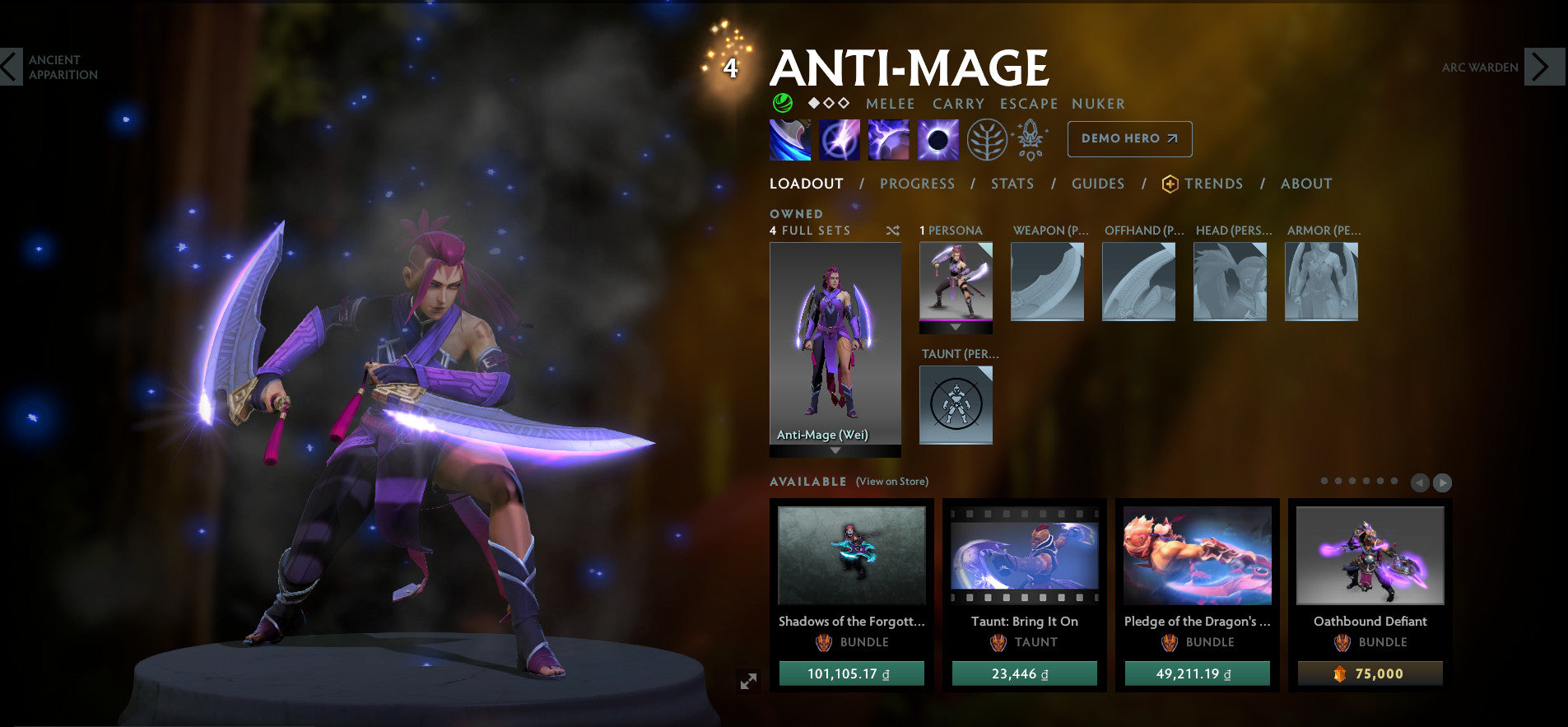The height and width of the screenshot is (727, 1568).
Task: Open the View on Store link
Action: pyautogui.click(x=891, y=481)
